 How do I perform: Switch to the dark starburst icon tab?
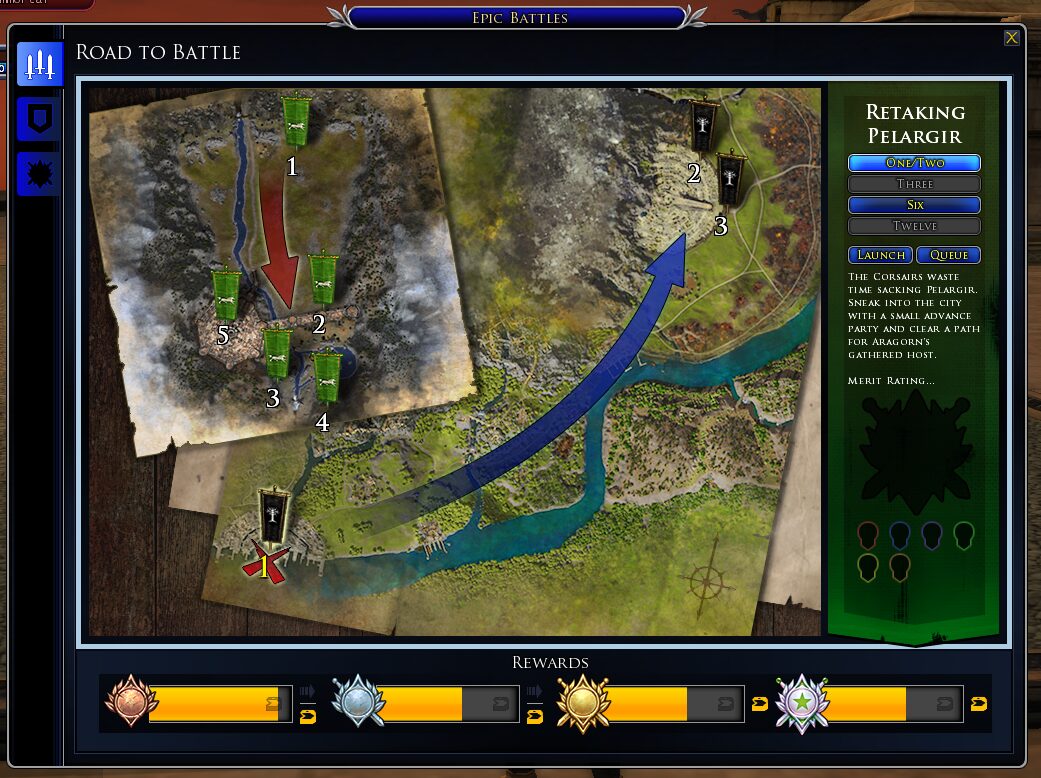click(40, 174)
